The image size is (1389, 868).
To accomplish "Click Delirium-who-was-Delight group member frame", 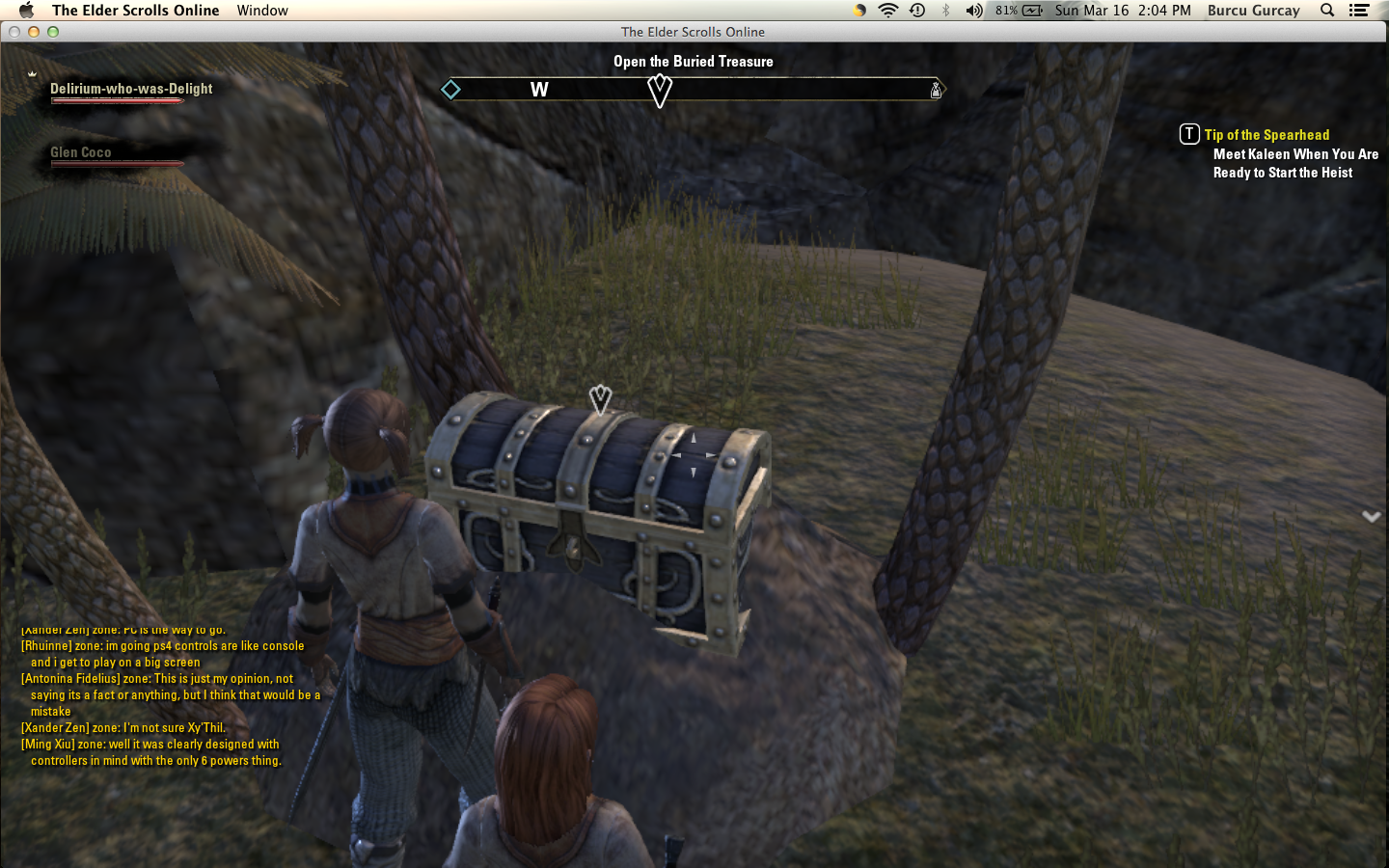I will pos(131,89).
